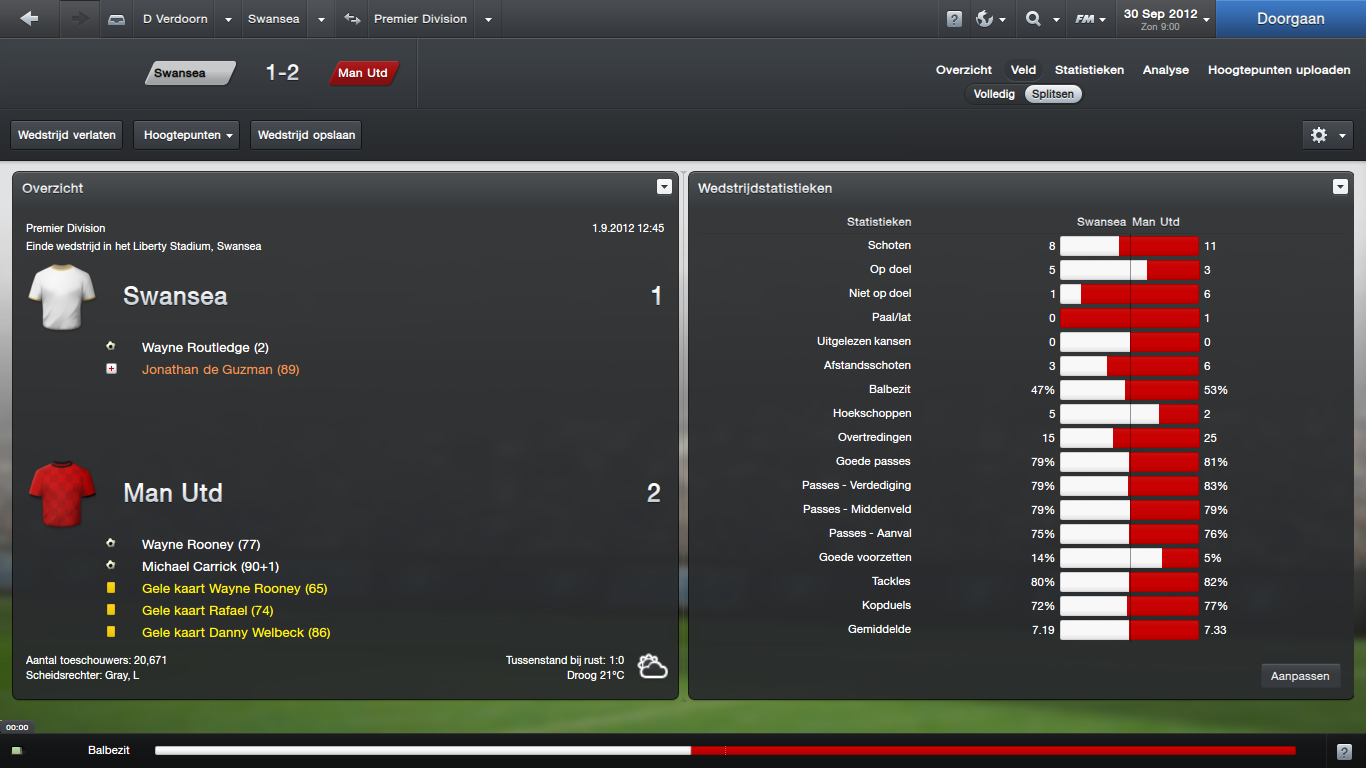Continue with the Doorgaan button
Screen dimensions: 1366x768
coord(1290,19)
